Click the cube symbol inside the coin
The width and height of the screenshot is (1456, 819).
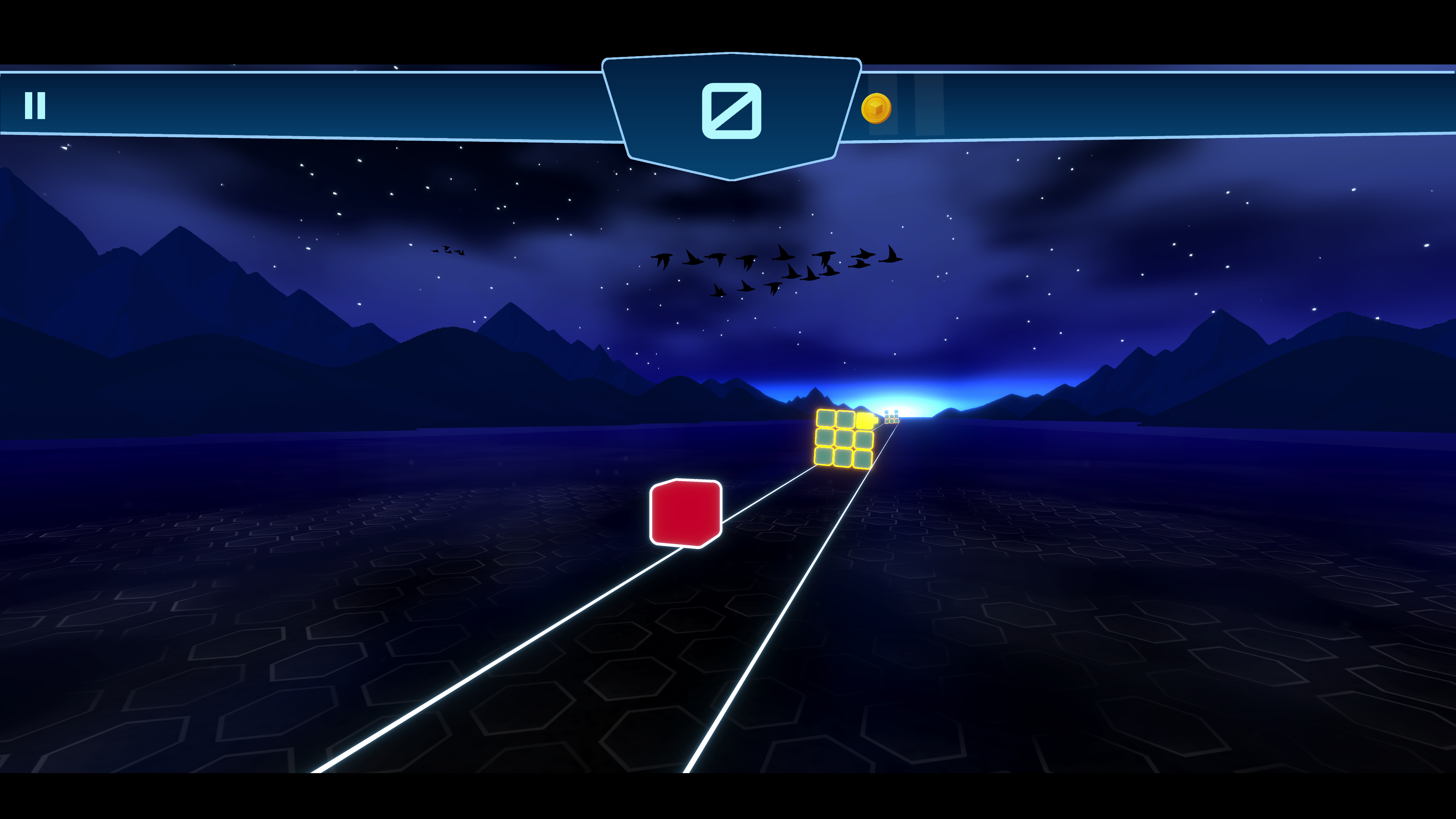pos(877,108)
